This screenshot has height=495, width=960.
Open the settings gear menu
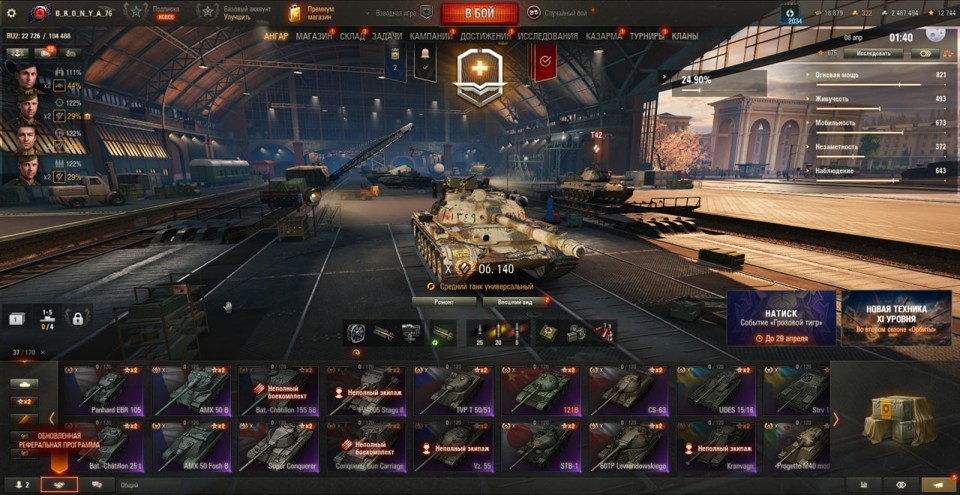(x=11, y=13)
